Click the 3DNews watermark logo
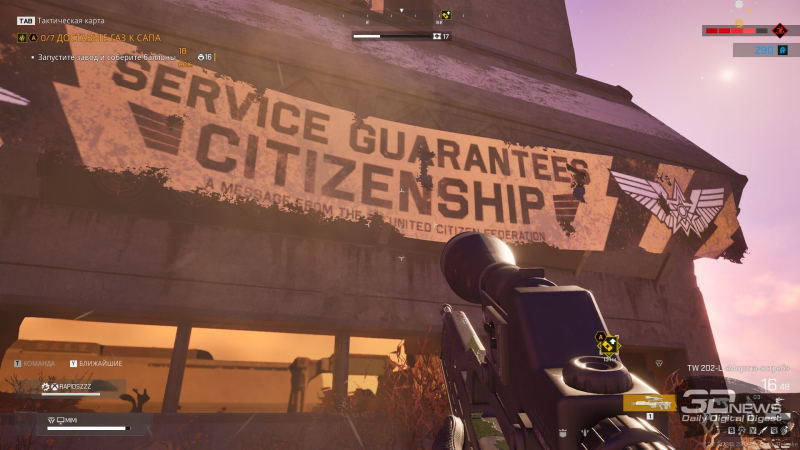The image size is (800, 450). coord(733,405)
